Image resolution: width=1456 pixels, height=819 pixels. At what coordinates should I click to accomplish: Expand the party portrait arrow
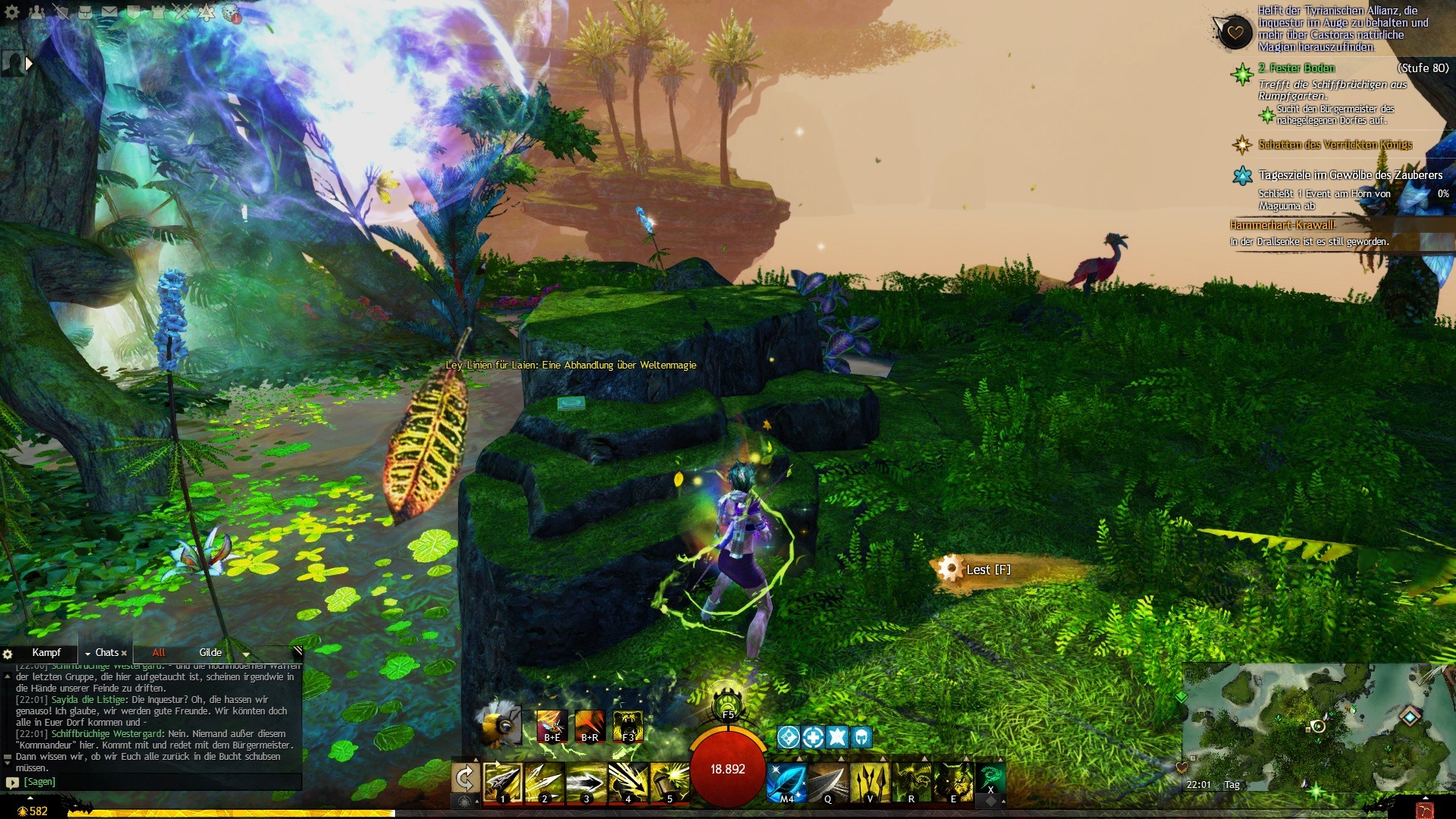point(29,64)
